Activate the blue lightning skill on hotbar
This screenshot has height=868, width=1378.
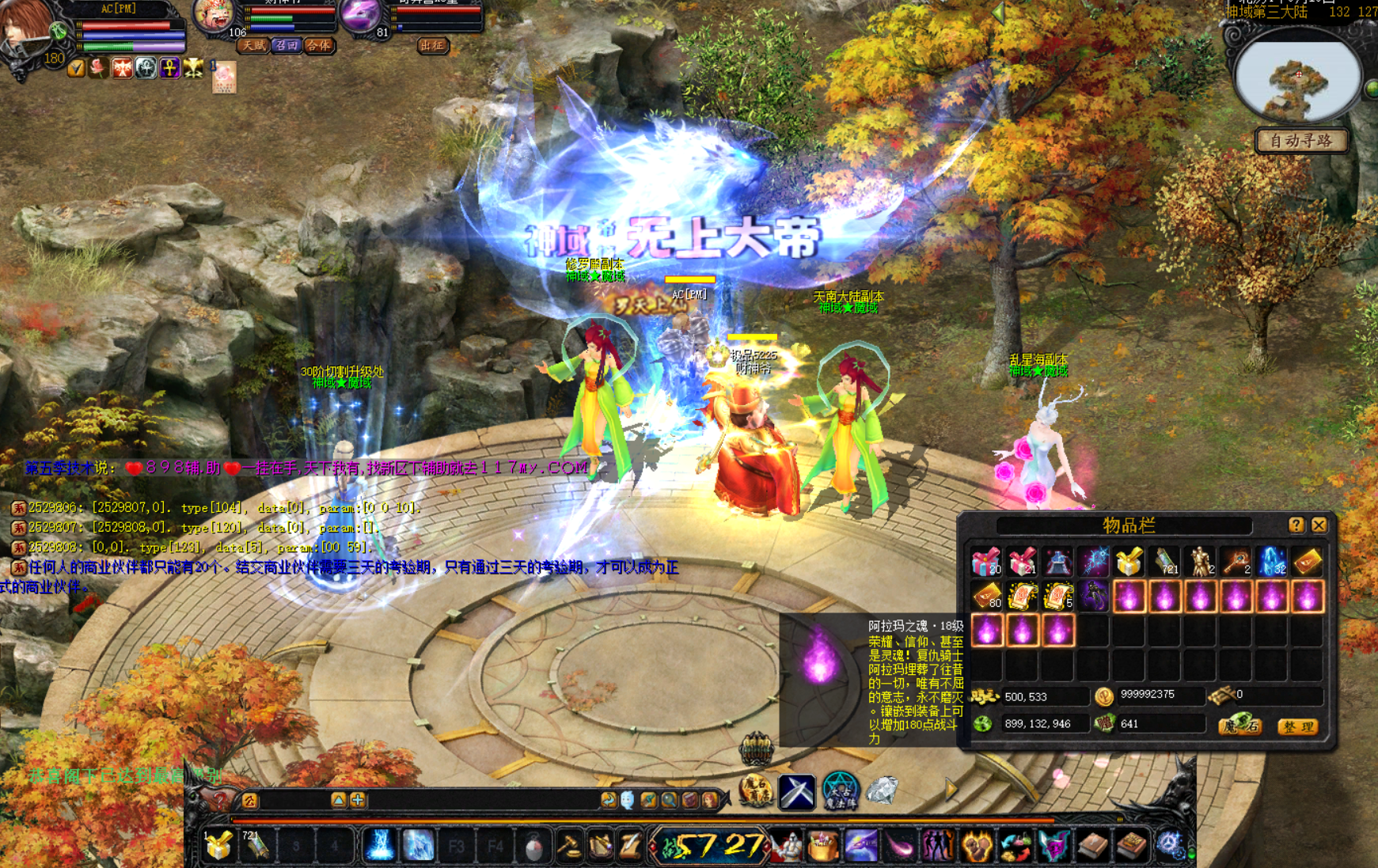coord(380,845)
